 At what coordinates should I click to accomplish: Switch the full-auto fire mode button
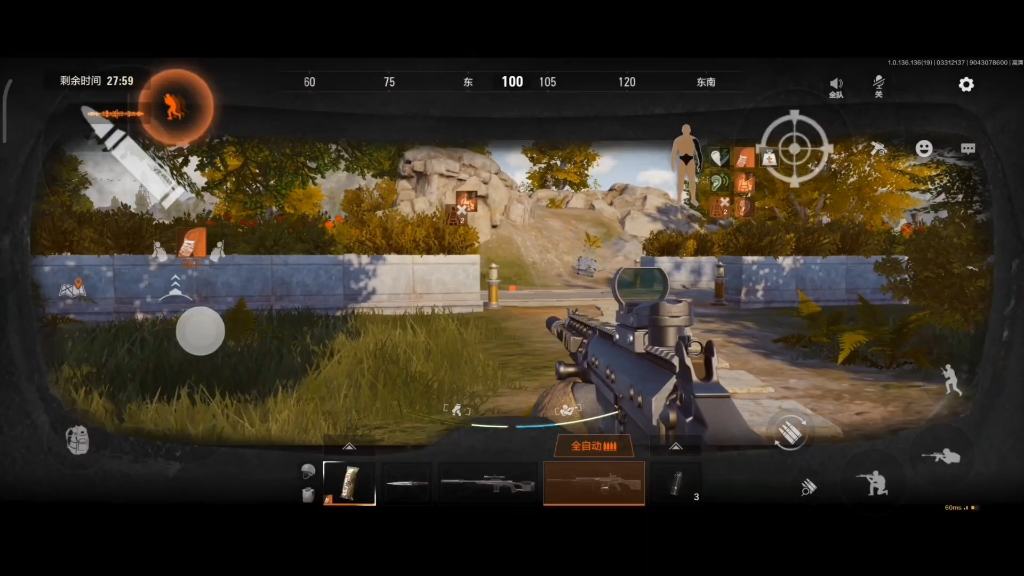coord(593,446)
